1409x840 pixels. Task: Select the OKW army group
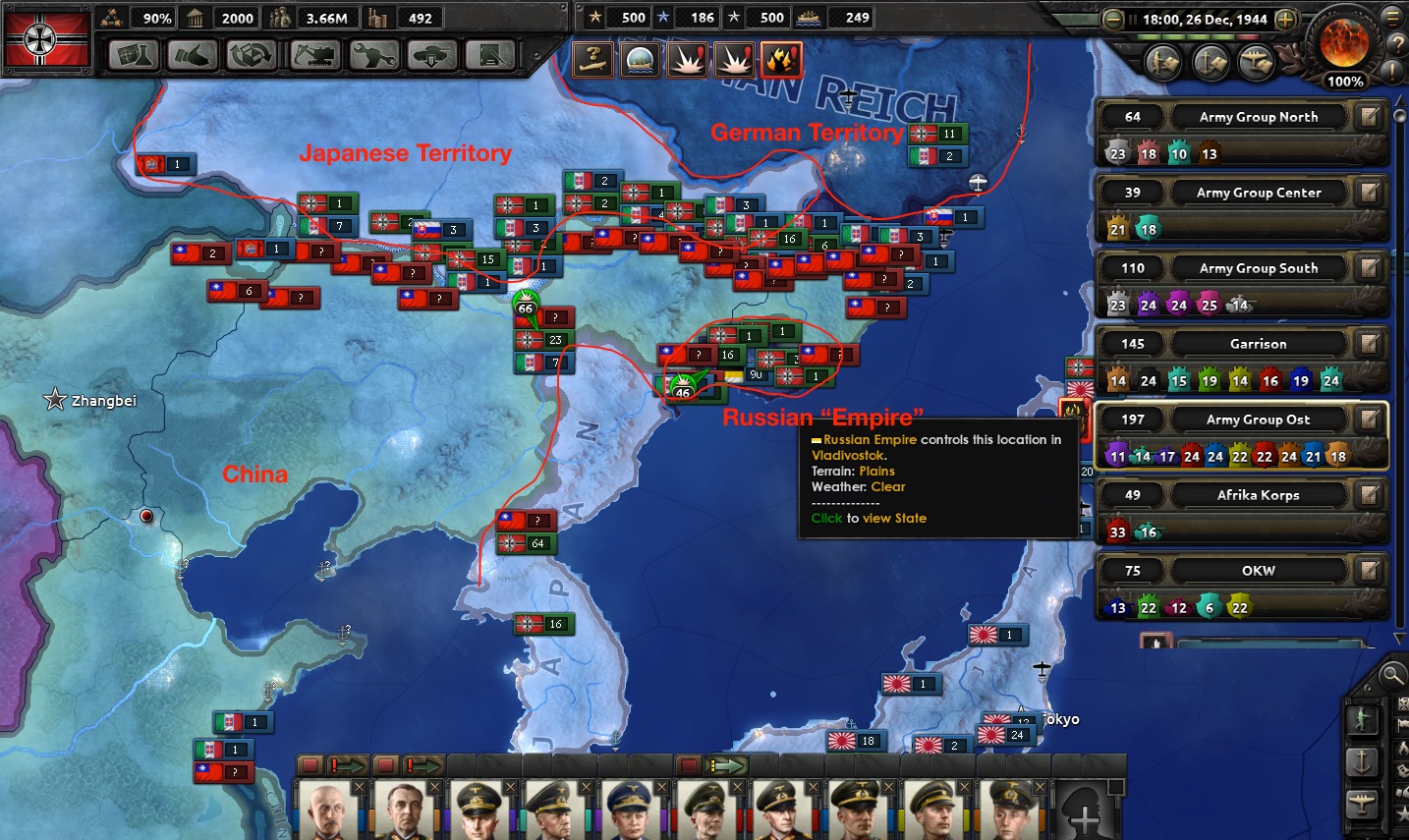(x=1258, y=571)
